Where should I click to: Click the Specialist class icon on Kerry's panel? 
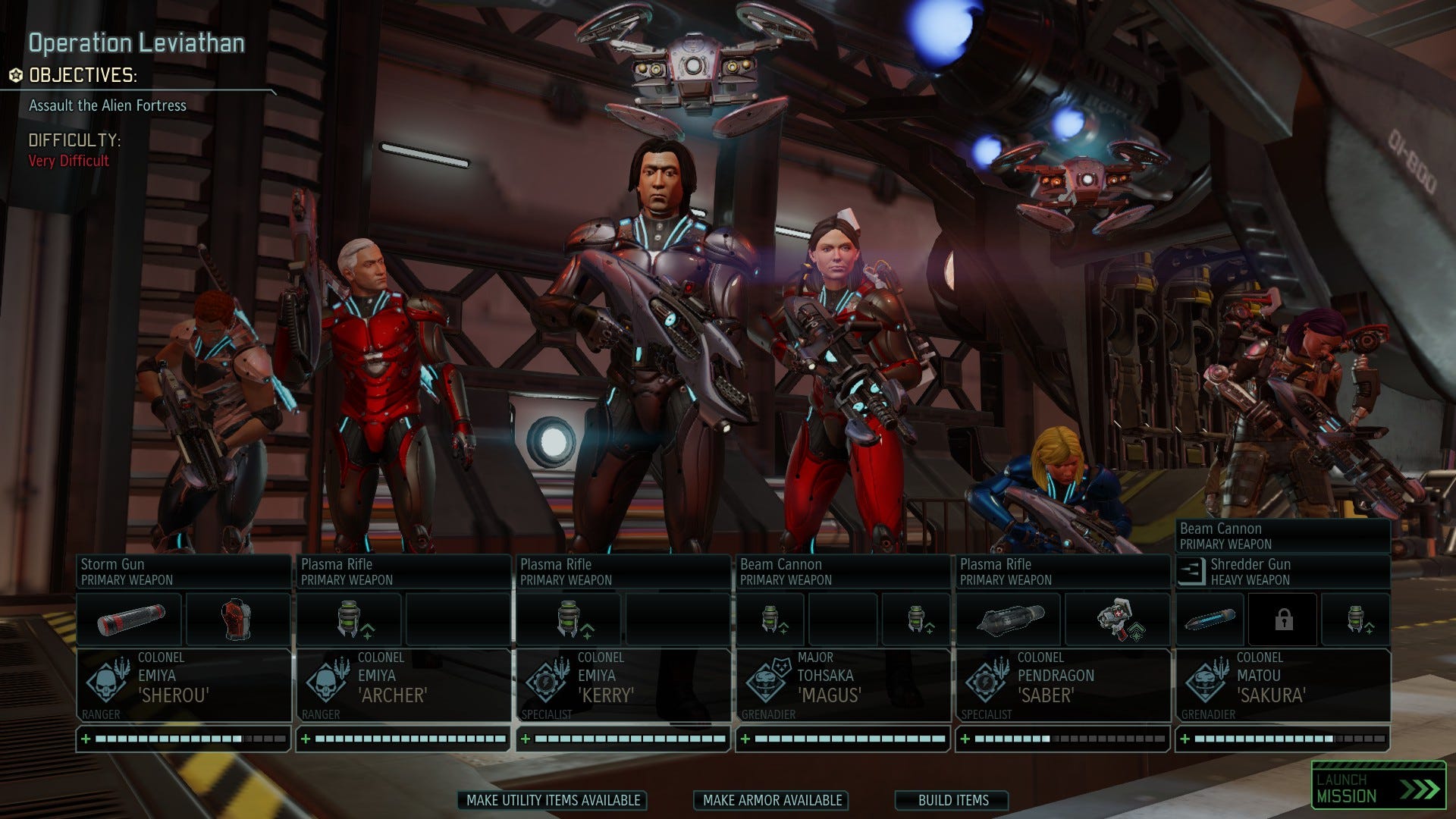point(544,683)
